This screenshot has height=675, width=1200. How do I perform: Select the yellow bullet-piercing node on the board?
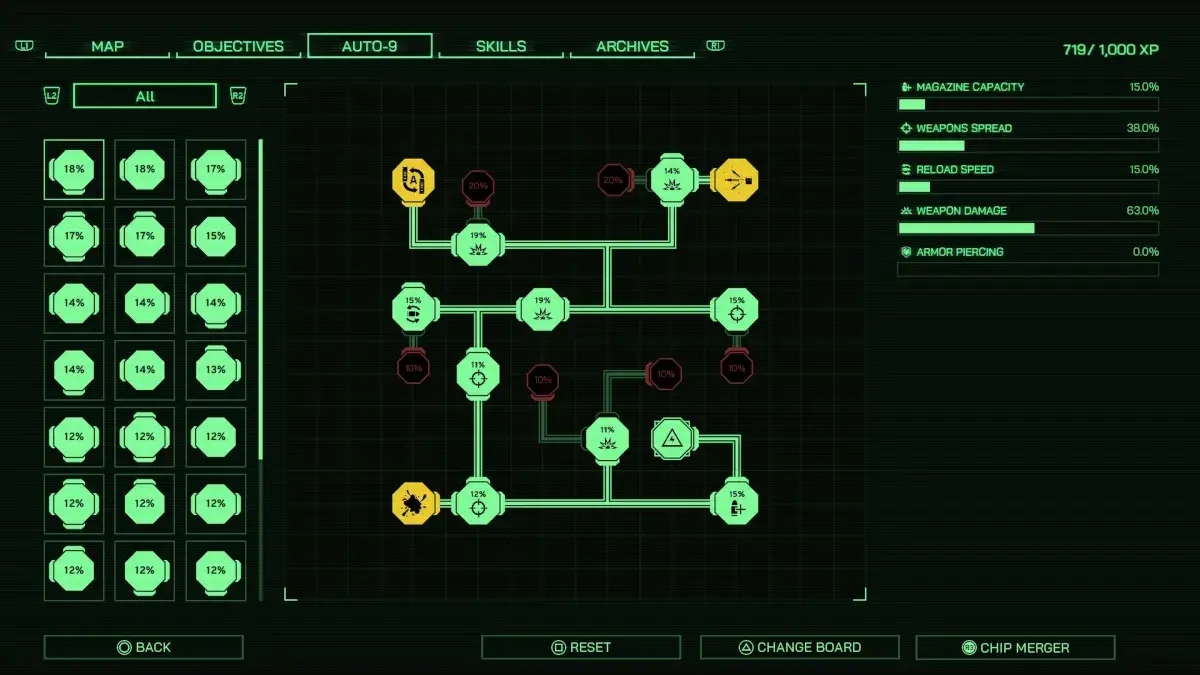pyautogui.click(x=736, y=181)
